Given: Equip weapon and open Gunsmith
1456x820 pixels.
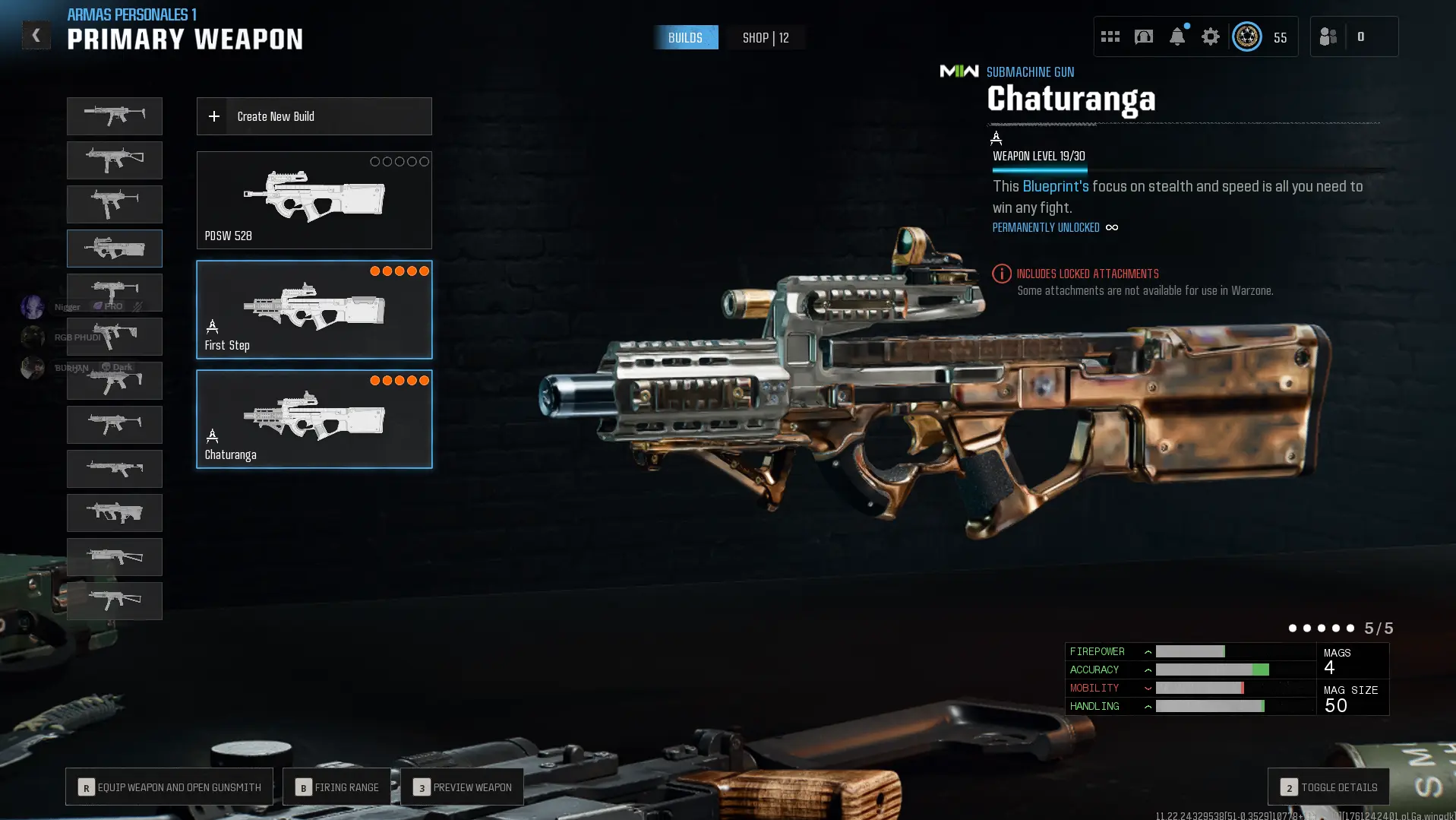Looking at the screenshot, I should point(169,787).
